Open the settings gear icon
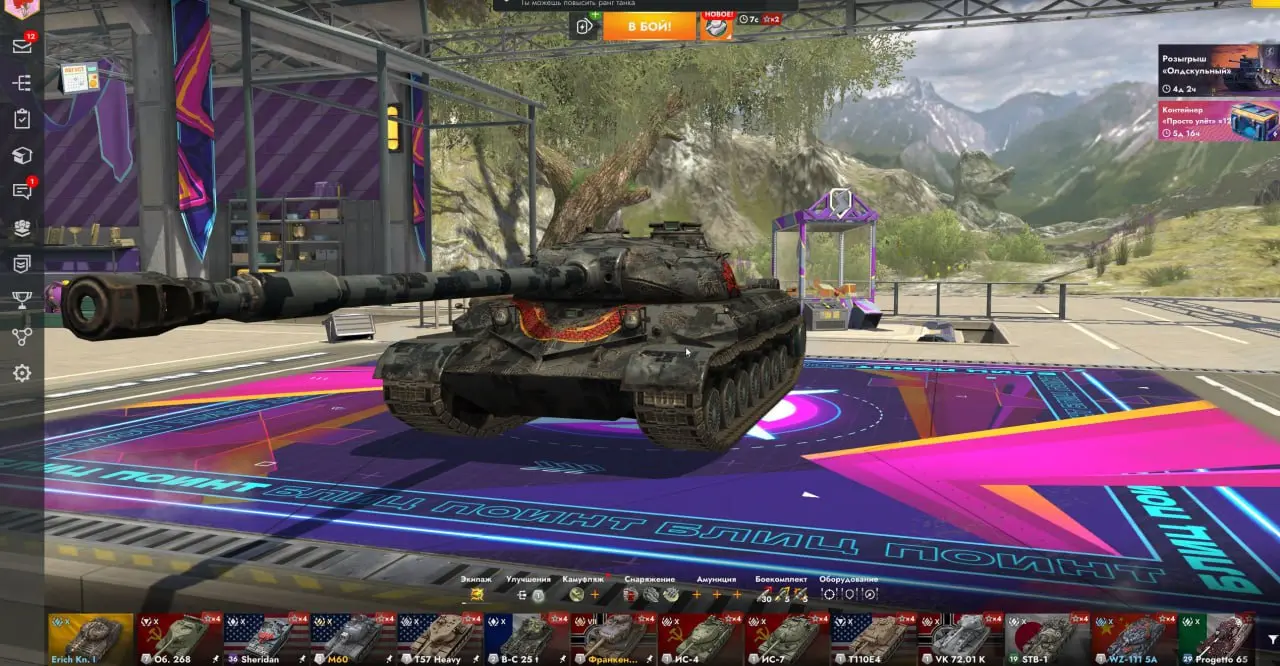 pyautogui.click(x=22, y=373)
